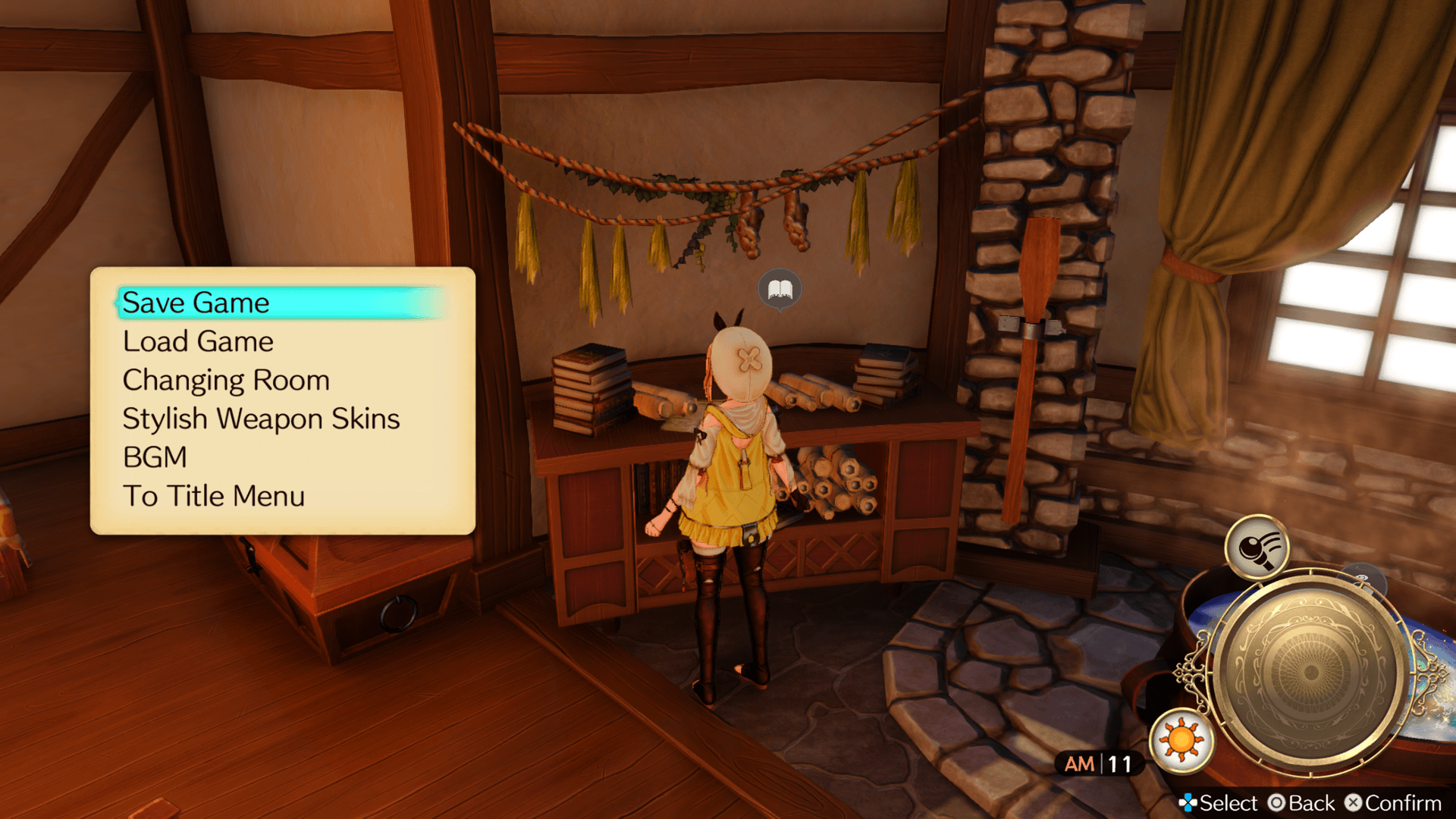1456x819 pixels.
Task: Open the Changing Room entry
Action: point(226,381)
